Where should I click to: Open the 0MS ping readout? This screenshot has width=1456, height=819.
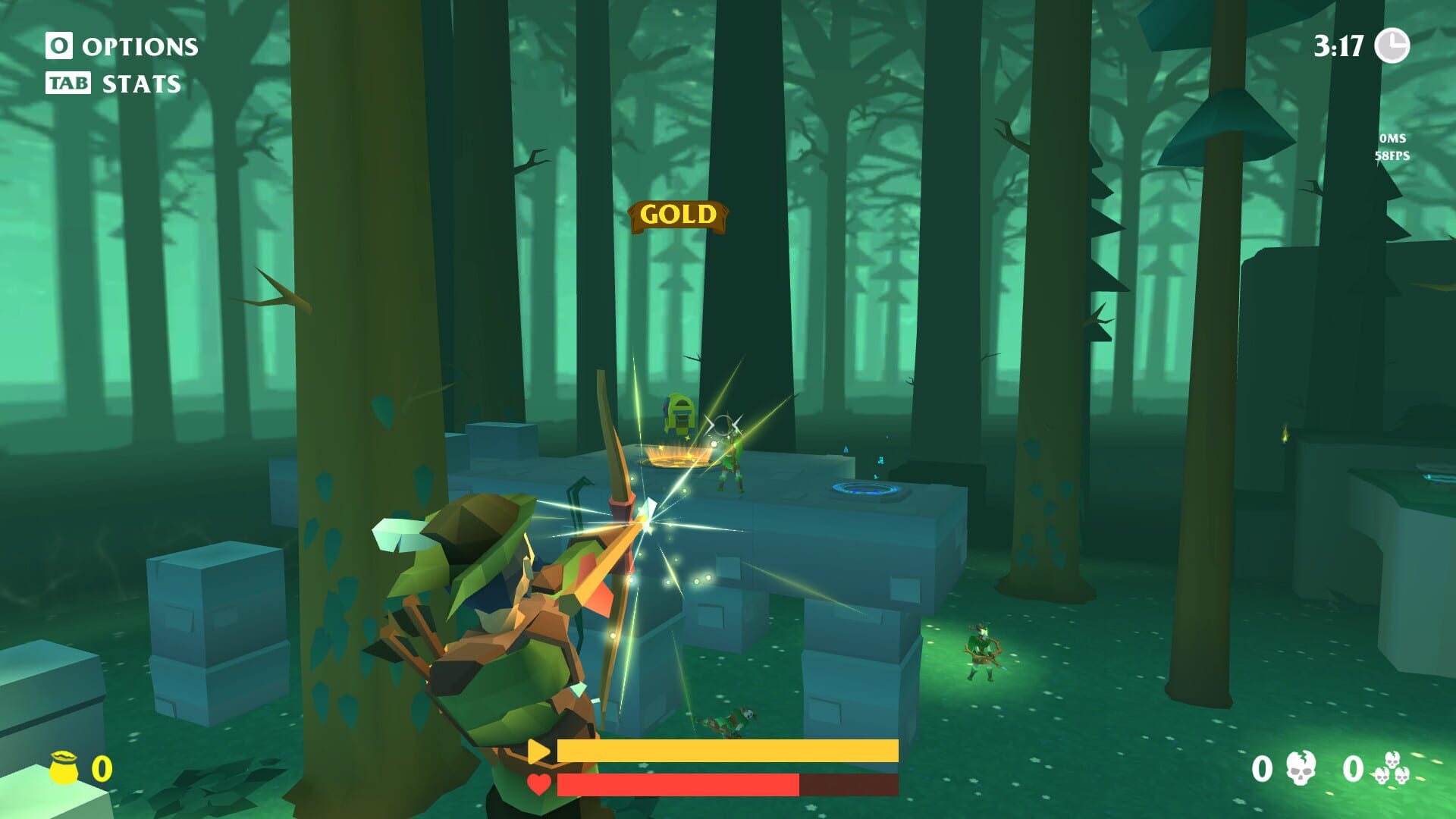click(x=1392, y=139)
